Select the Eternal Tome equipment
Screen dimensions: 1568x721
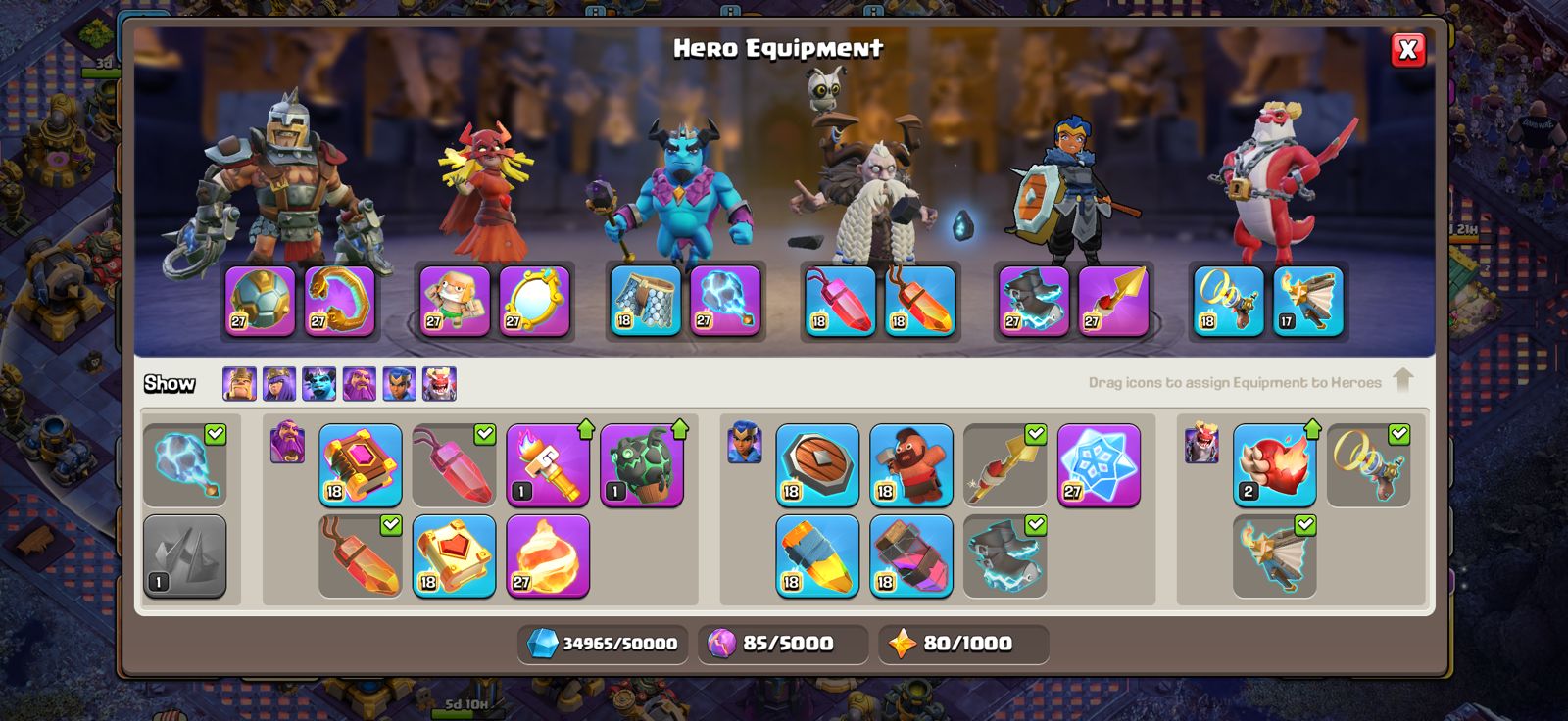pyautogui.click(x=358, y=467)
